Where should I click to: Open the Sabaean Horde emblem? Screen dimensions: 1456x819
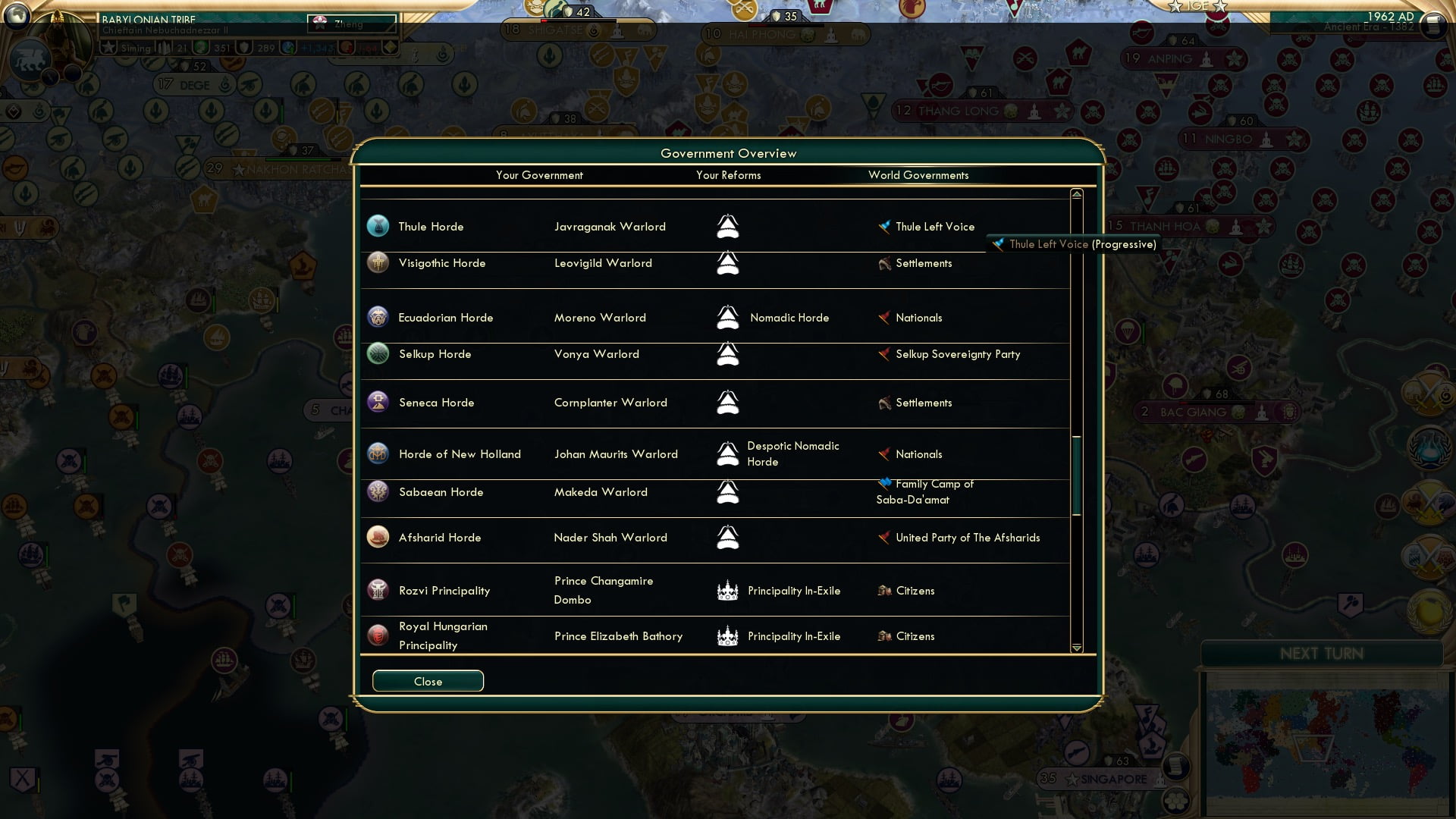pyautogui.click(x=378, y=491)
